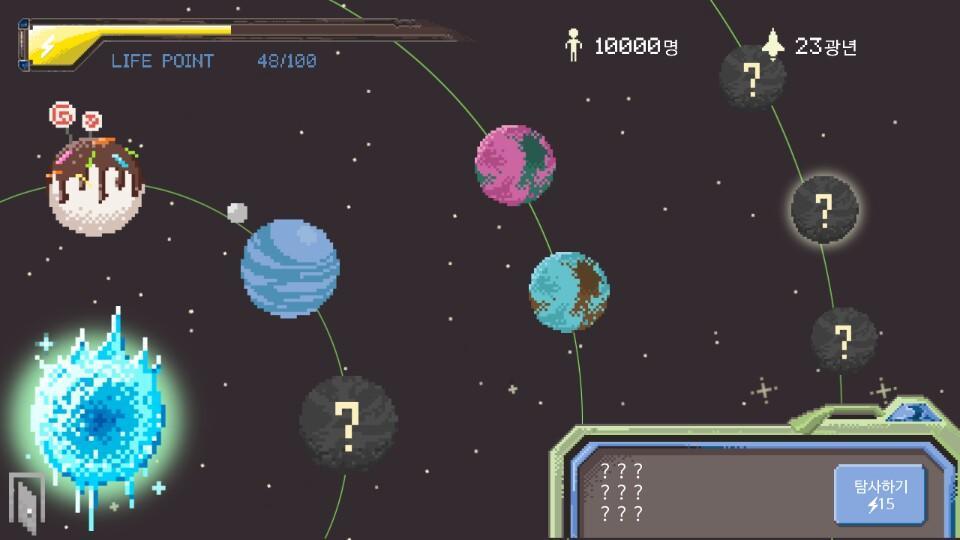The height and width of the screenshot is (540, 960).
Task: Choose the highlighted unknown question-mark planet
Action: (824, 209)
